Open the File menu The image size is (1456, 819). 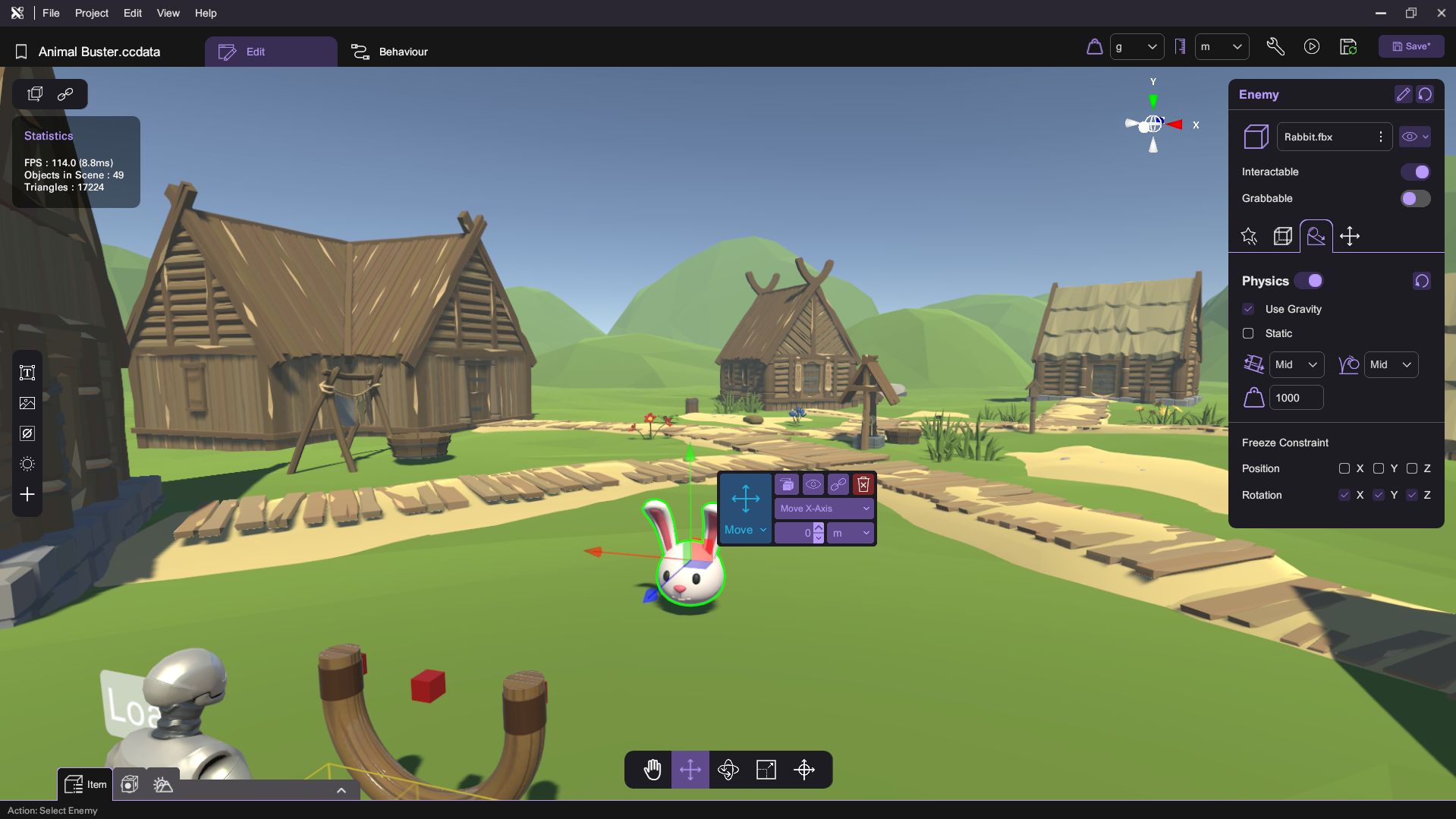(x=51, y=13)
